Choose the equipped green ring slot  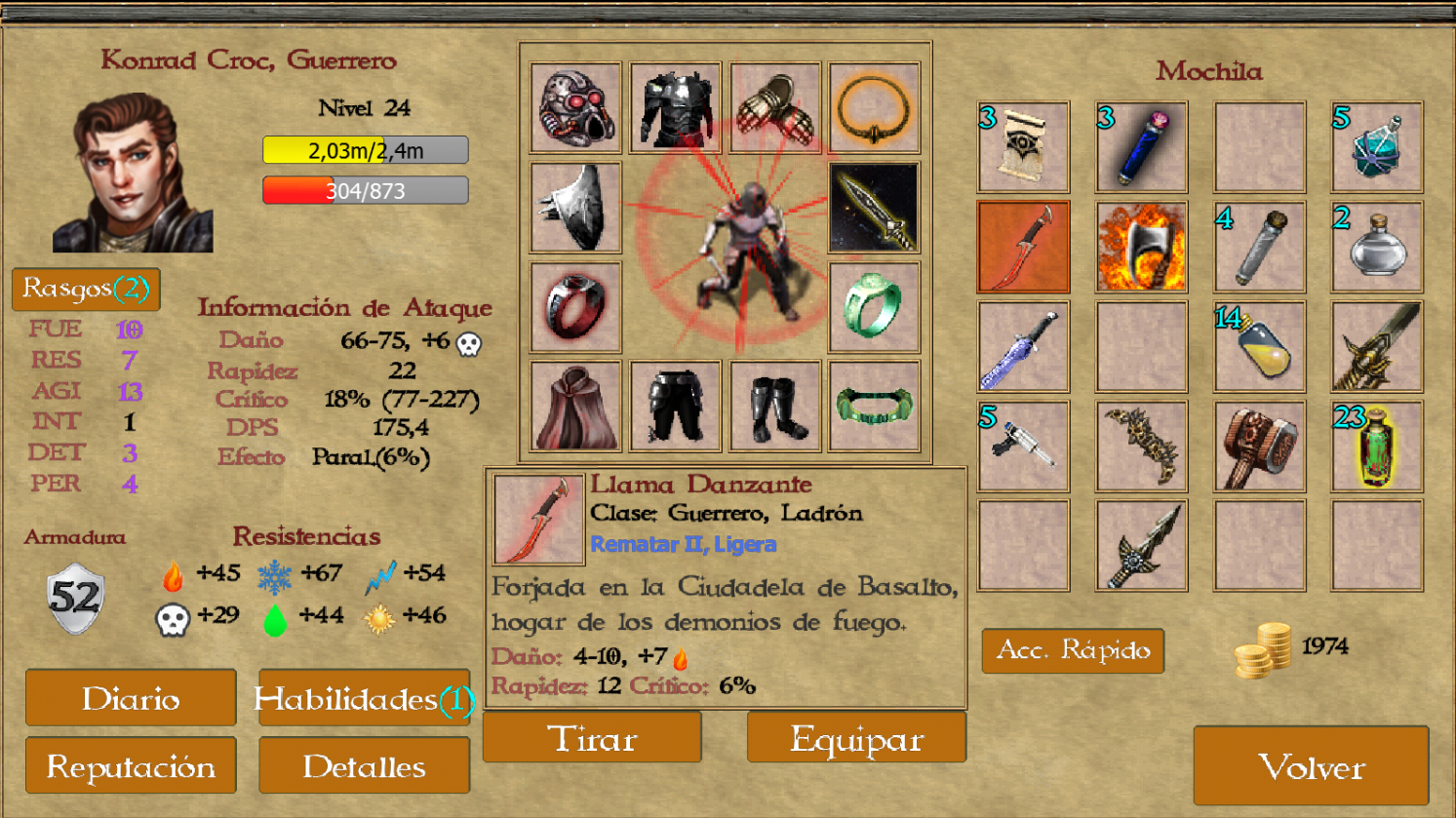point(874,307)
